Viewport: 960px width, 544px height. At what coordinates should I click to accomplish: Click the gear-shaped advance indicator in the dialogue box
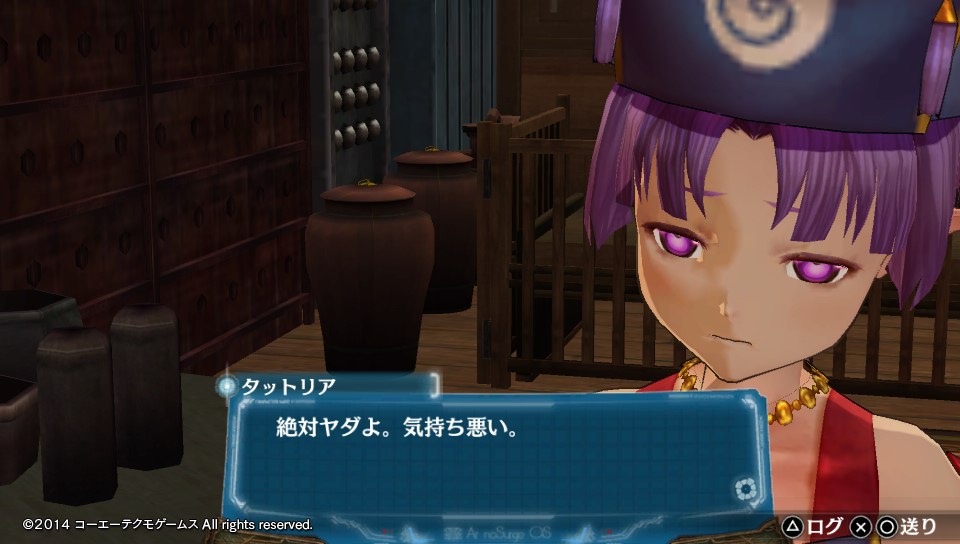[x=745, y=489]
